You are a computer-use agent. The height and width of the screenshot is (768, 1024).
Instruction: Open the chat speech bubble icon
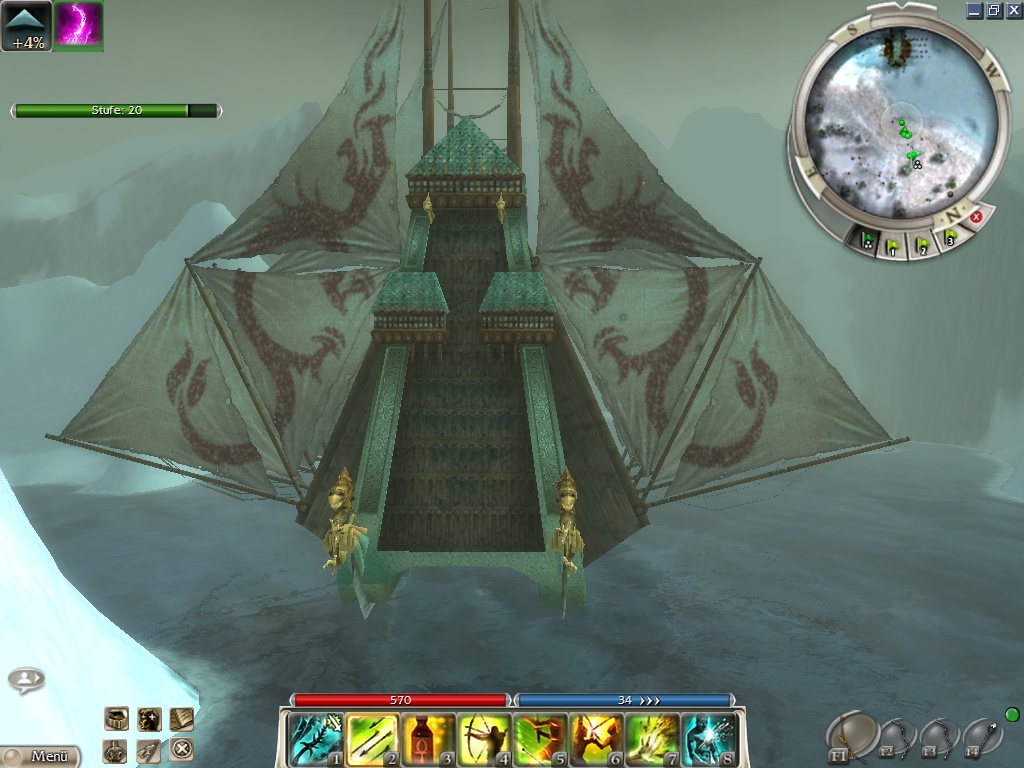[x=26, y=680]
